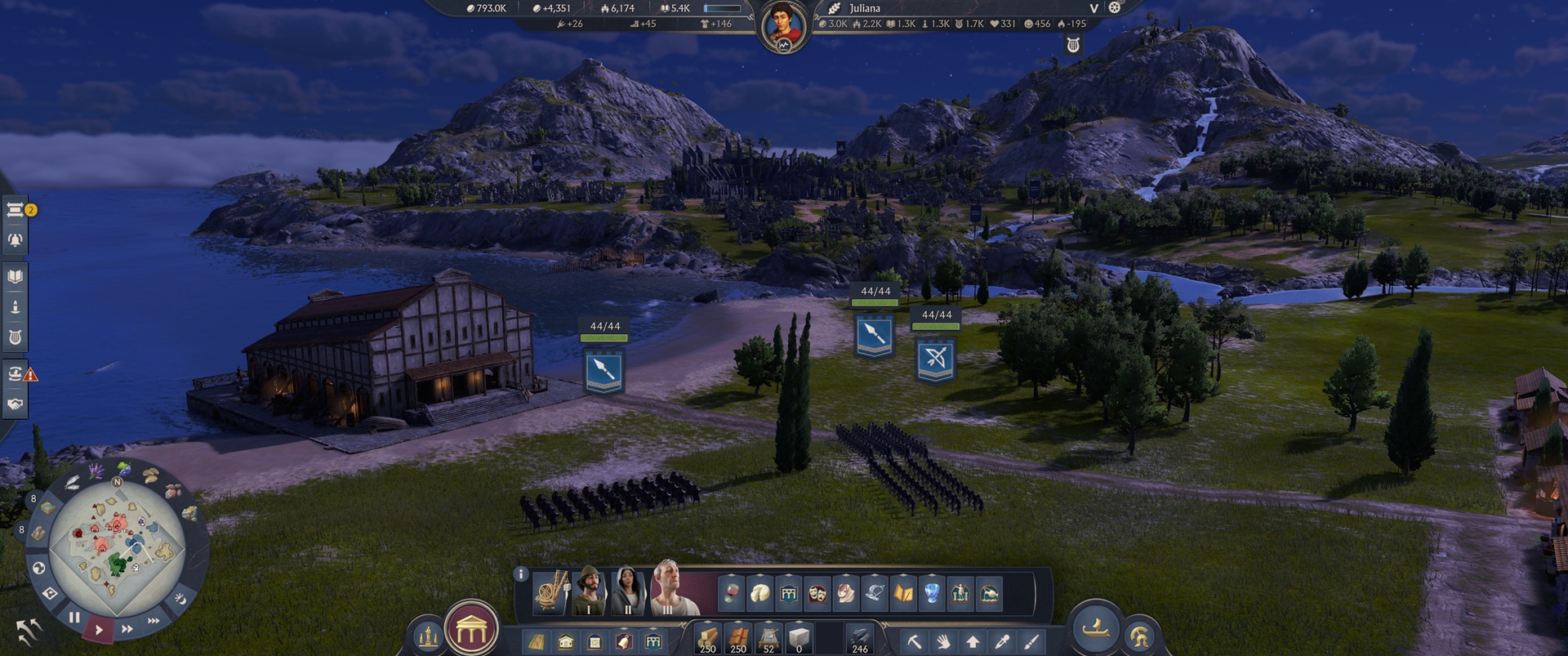Open the military helmet menu
Image resolution: width=1568 pixels, height=656 pixels.
pyautogui.click(x=1139, y=637)
